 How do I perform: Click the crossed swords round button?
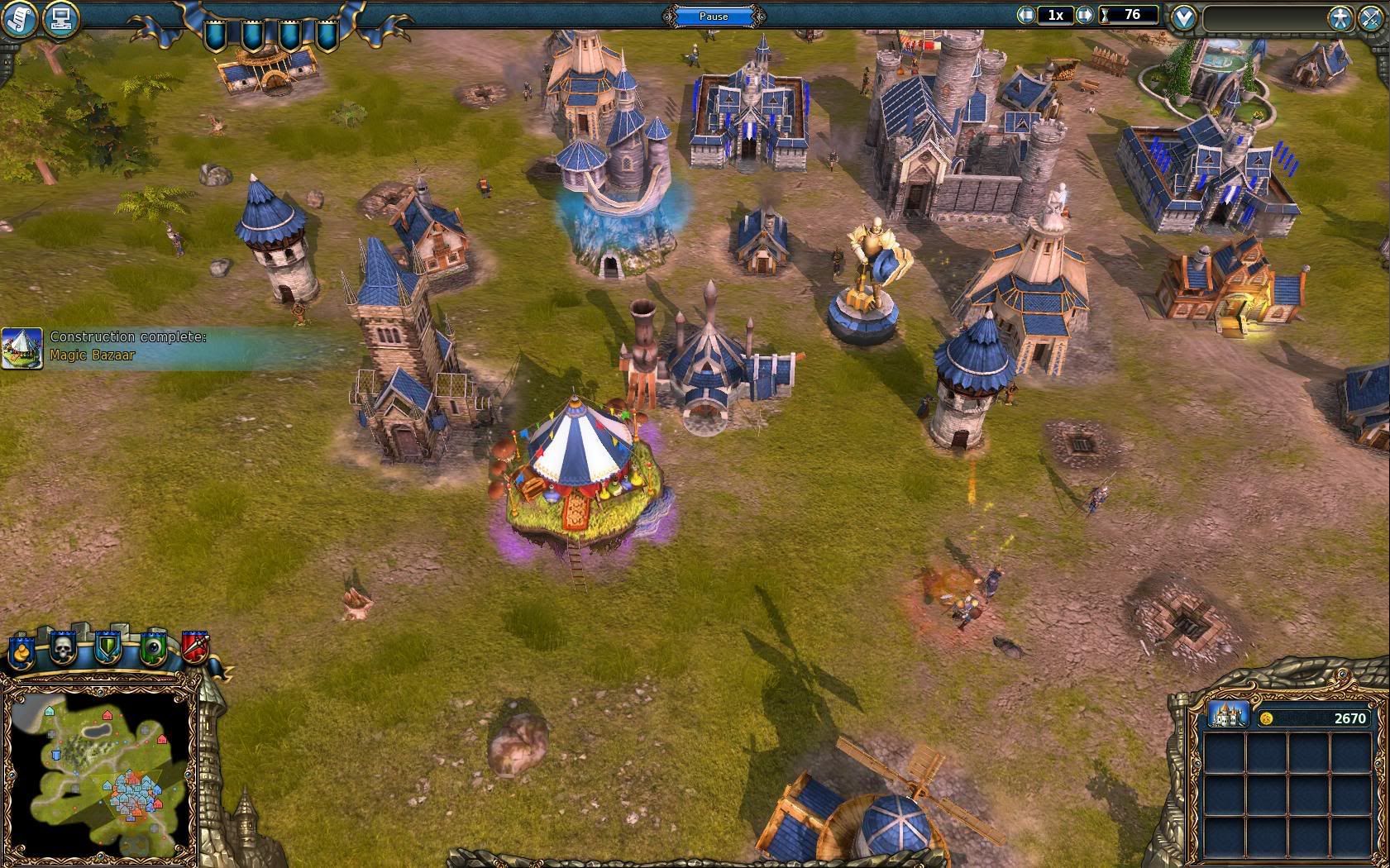1371,18
